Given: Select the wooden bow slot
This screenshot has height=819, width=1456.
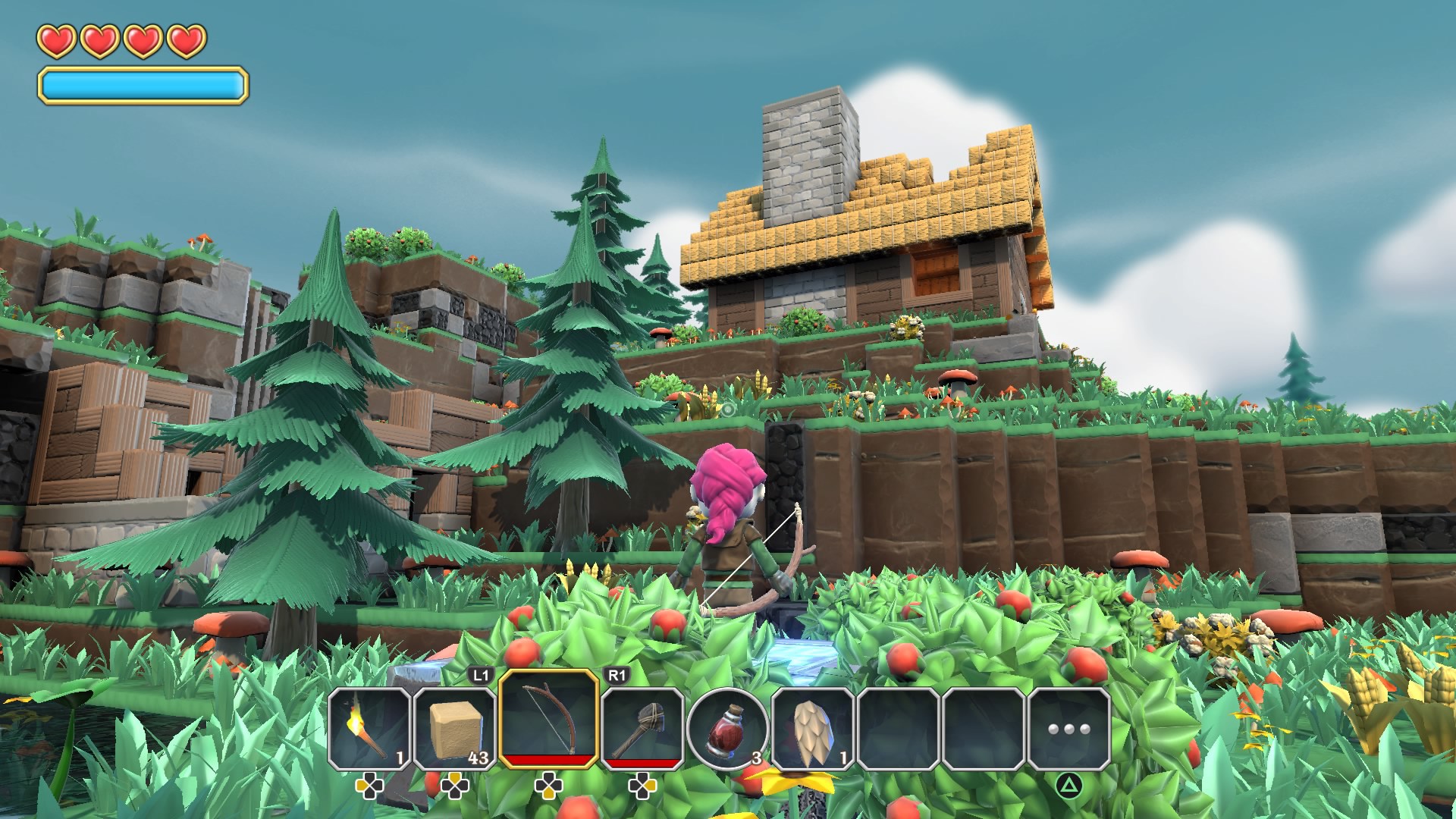Looking at the screenshot, I should [x=548, y=719].
